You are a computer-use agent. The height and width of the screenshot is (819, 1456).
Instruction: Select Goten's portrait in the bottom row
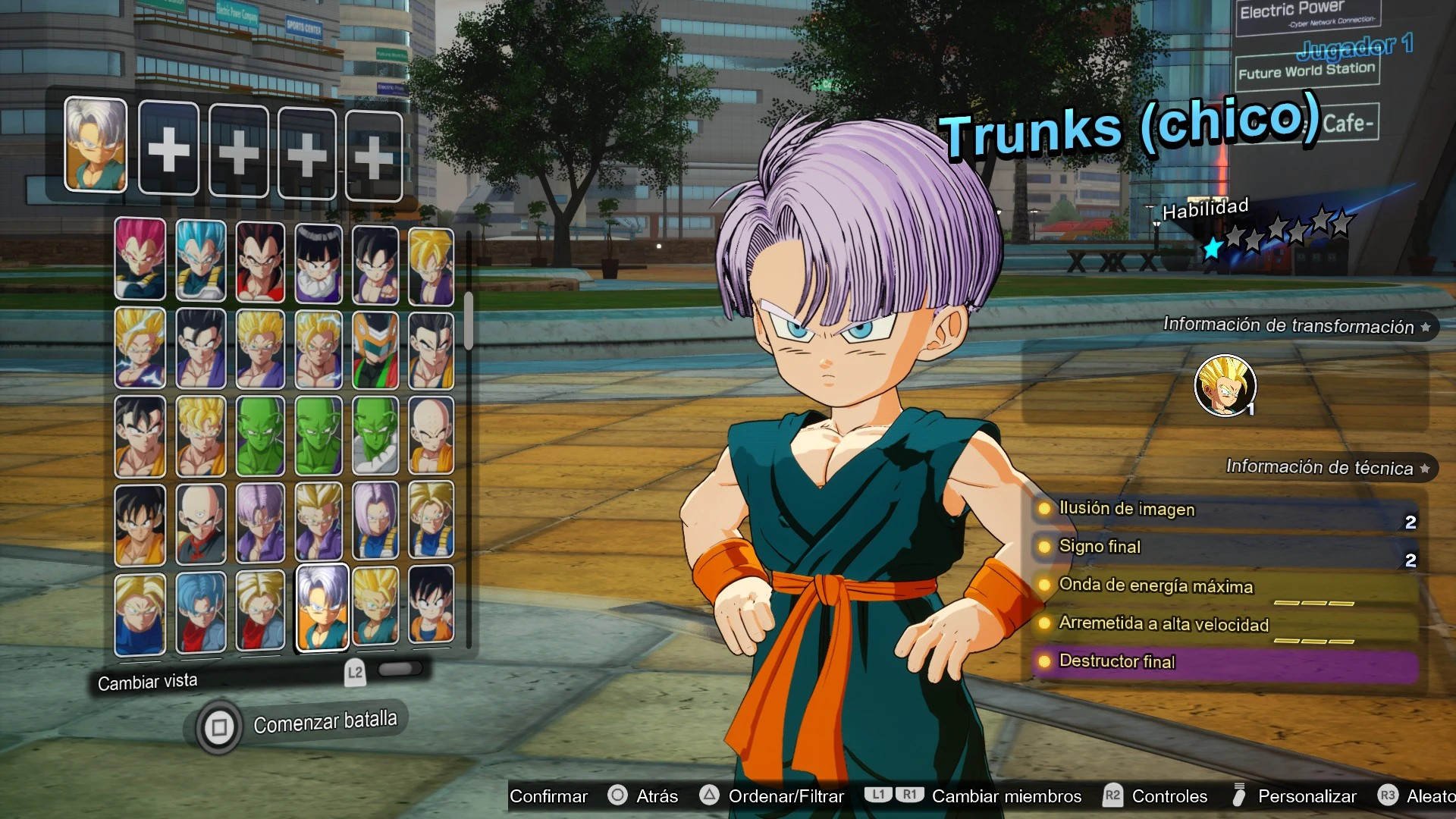(431, 608)
